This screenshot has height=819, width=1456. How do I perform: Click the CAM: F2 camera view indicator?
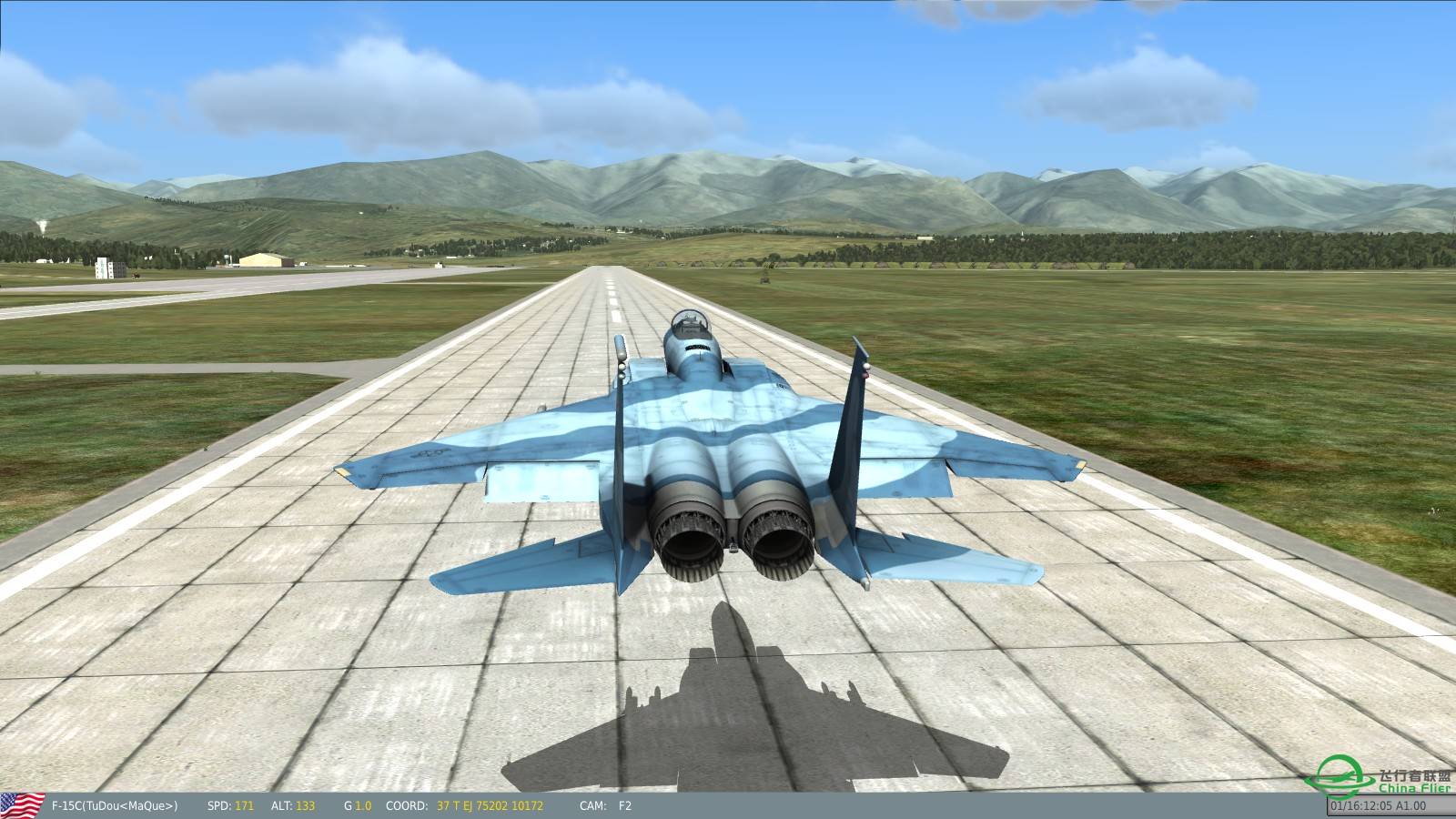(607, 805)
